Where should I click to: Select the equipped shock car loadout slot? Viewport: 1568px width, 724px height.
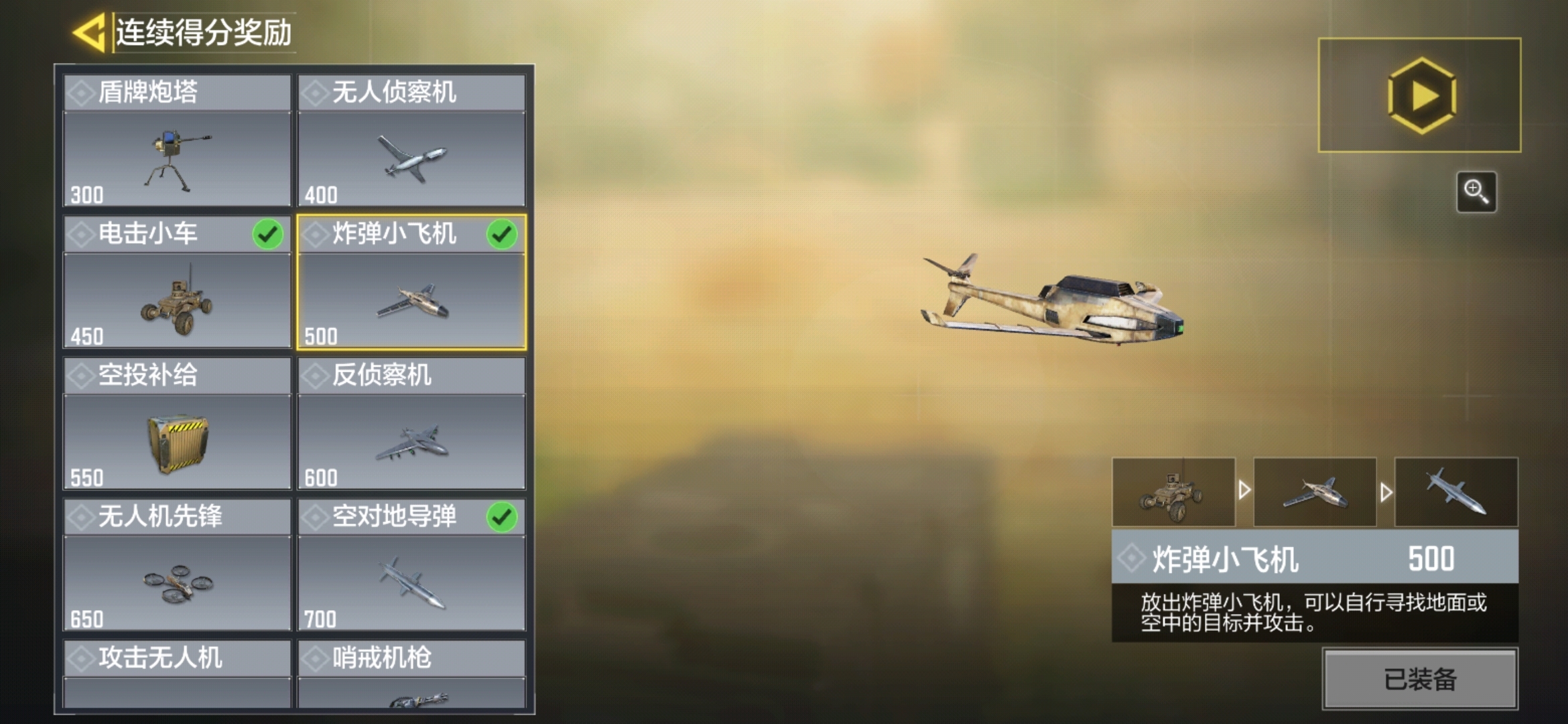tap(1173, 492)
